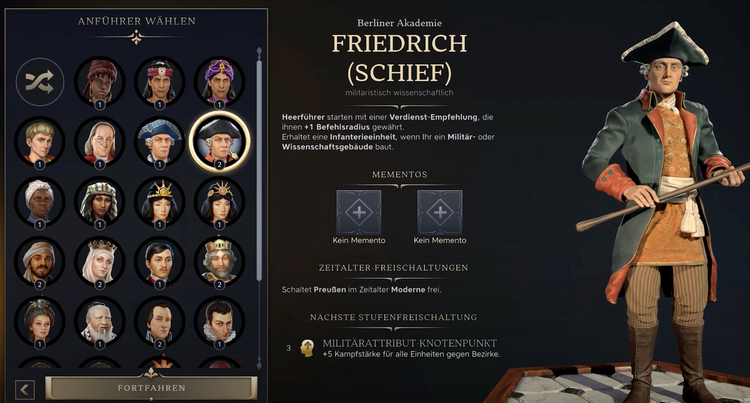
Task: Choose Ibn Battuta with the tan turban
Action: point(40,261)
